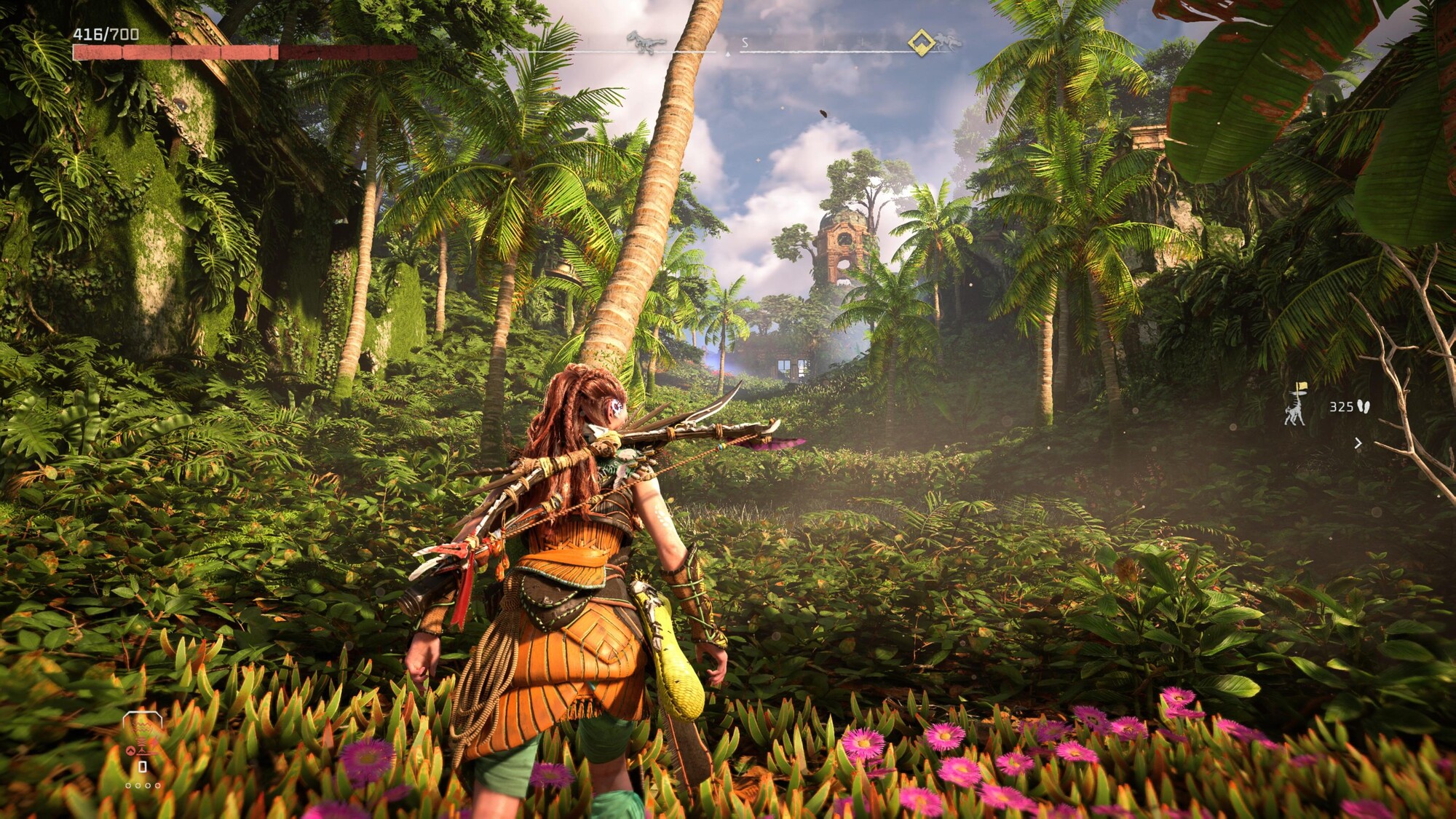Click the raptor machine icon on the compass
The width and height of the screenshot is (1456, 819).
coord(646,42)
